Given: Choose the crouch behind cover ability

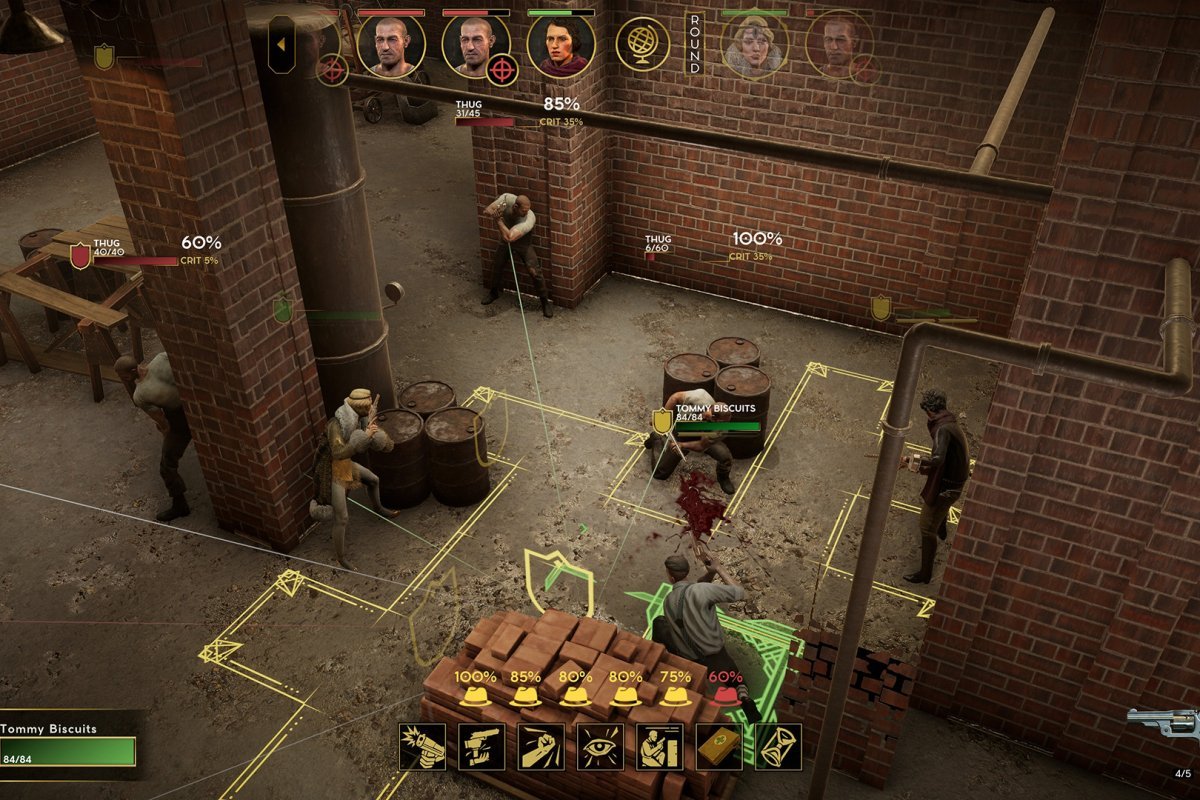Looking at the screenshot, I should point(659,747).
